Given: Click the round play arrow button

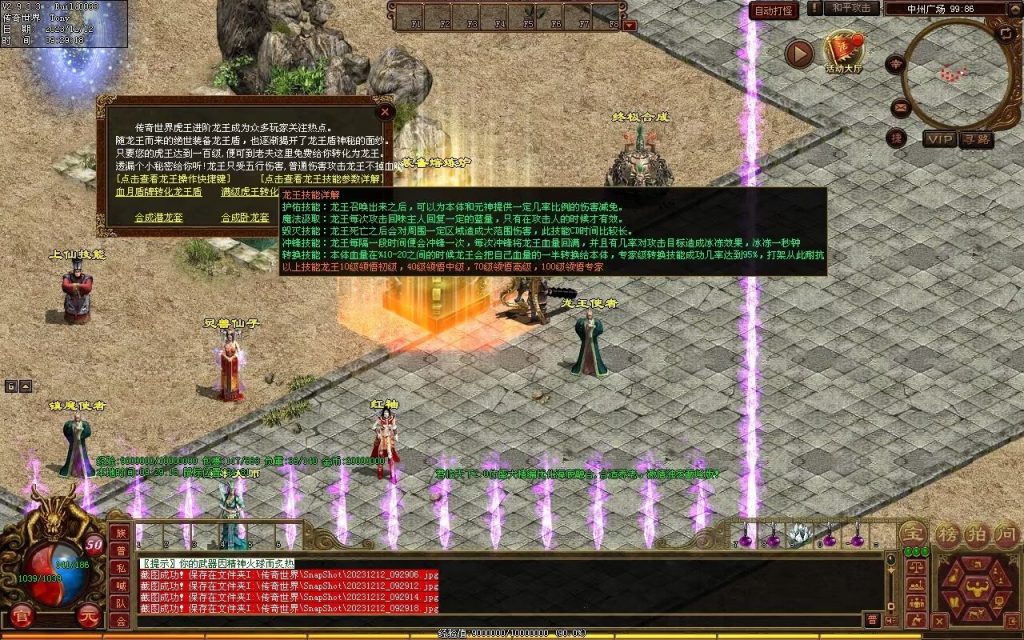Looking at the screenshot, I should point(798,54).
